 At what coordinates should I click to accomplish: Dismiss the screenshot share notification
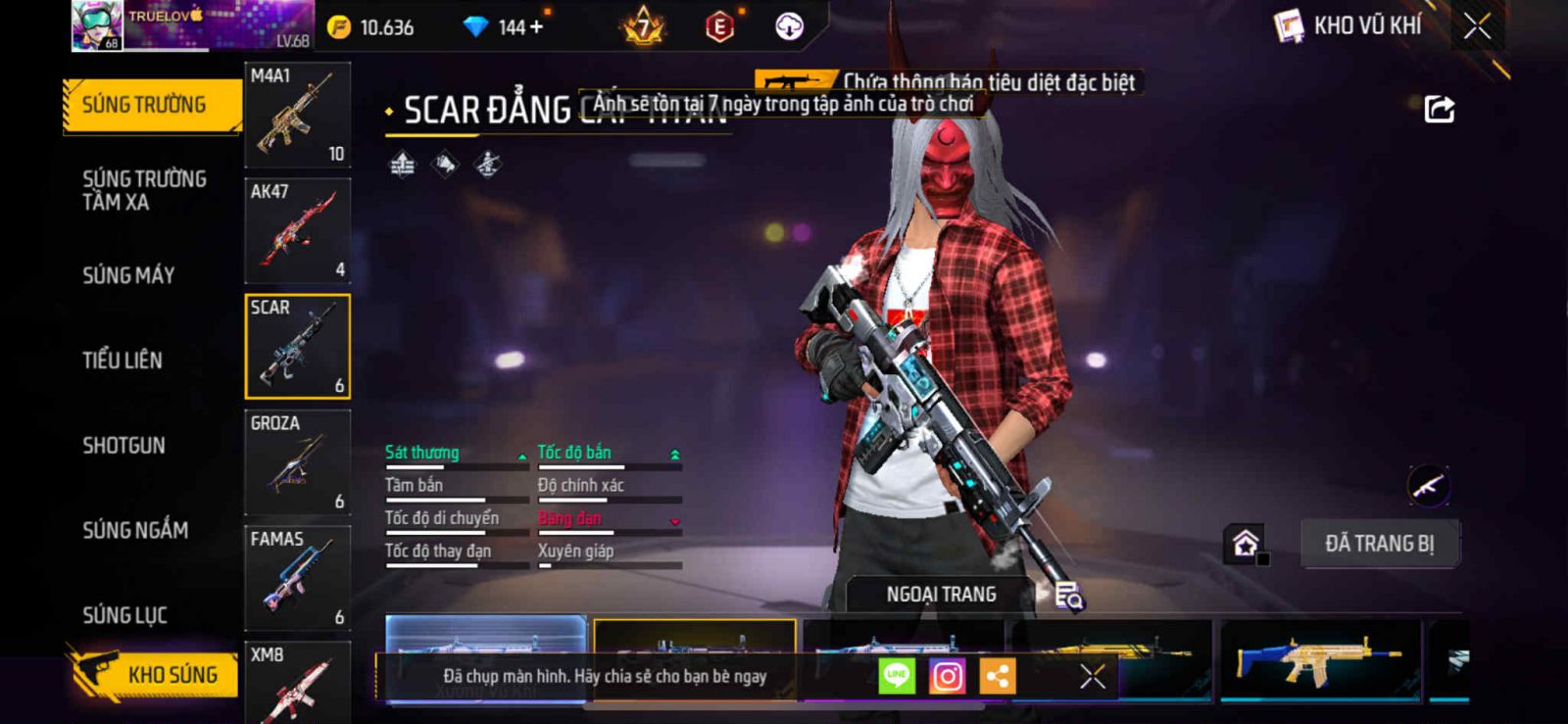[x=1093, y=676]
